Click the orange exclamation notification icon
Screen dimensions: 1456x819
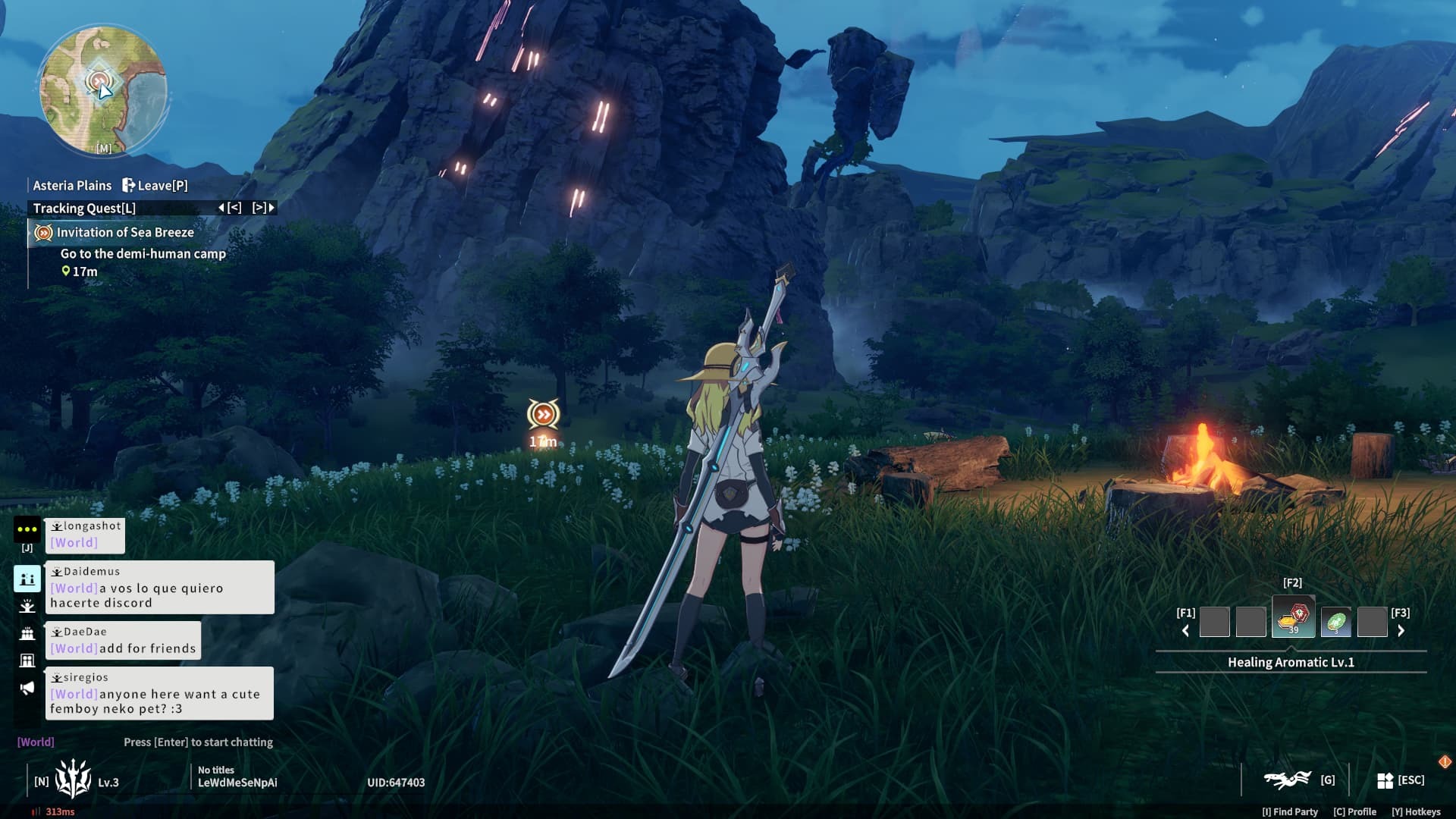[x=1445, y=761]
